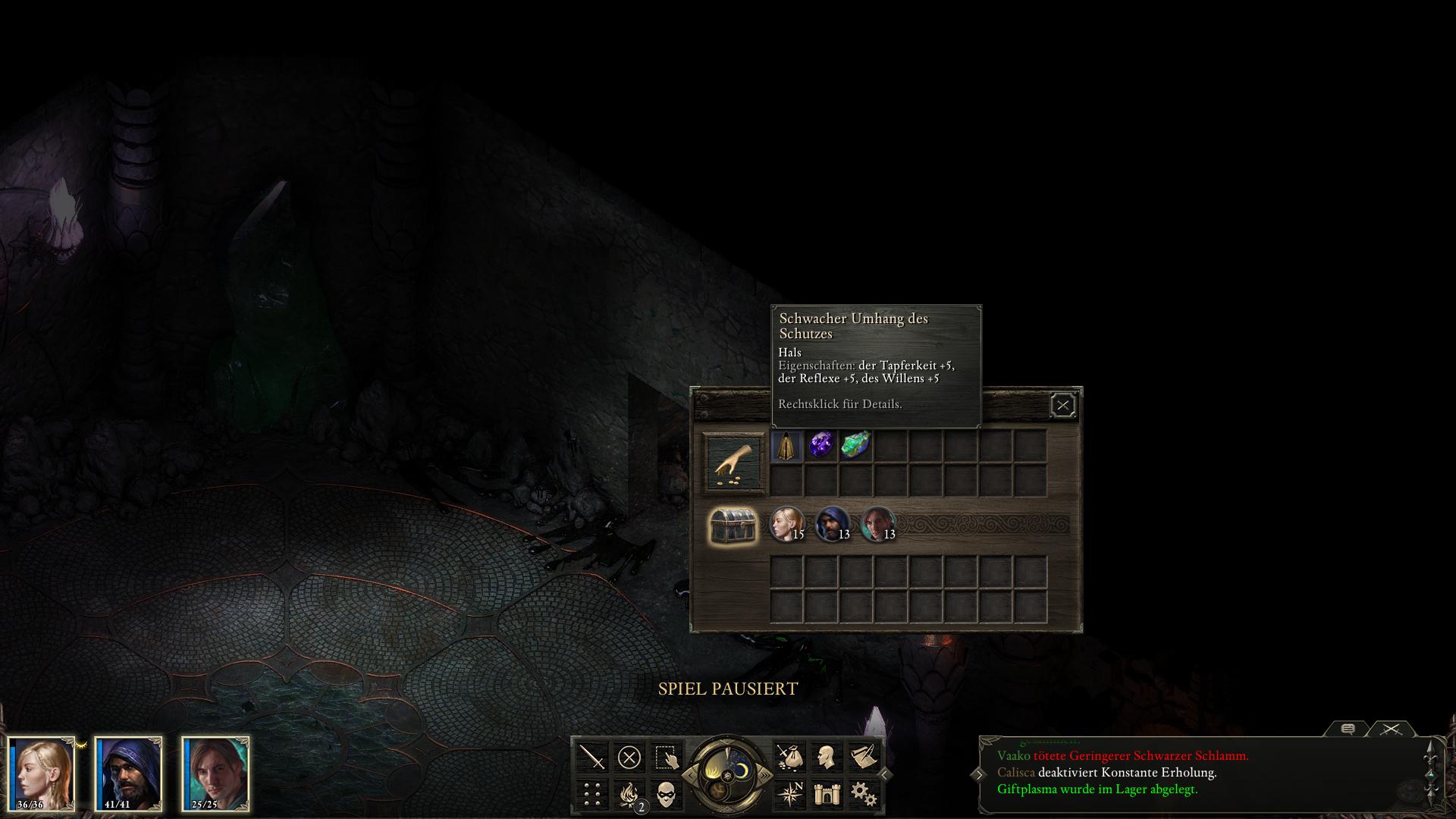Activate the sword attack command
The image size is (1456, 819).
click(x=592, y=757)
